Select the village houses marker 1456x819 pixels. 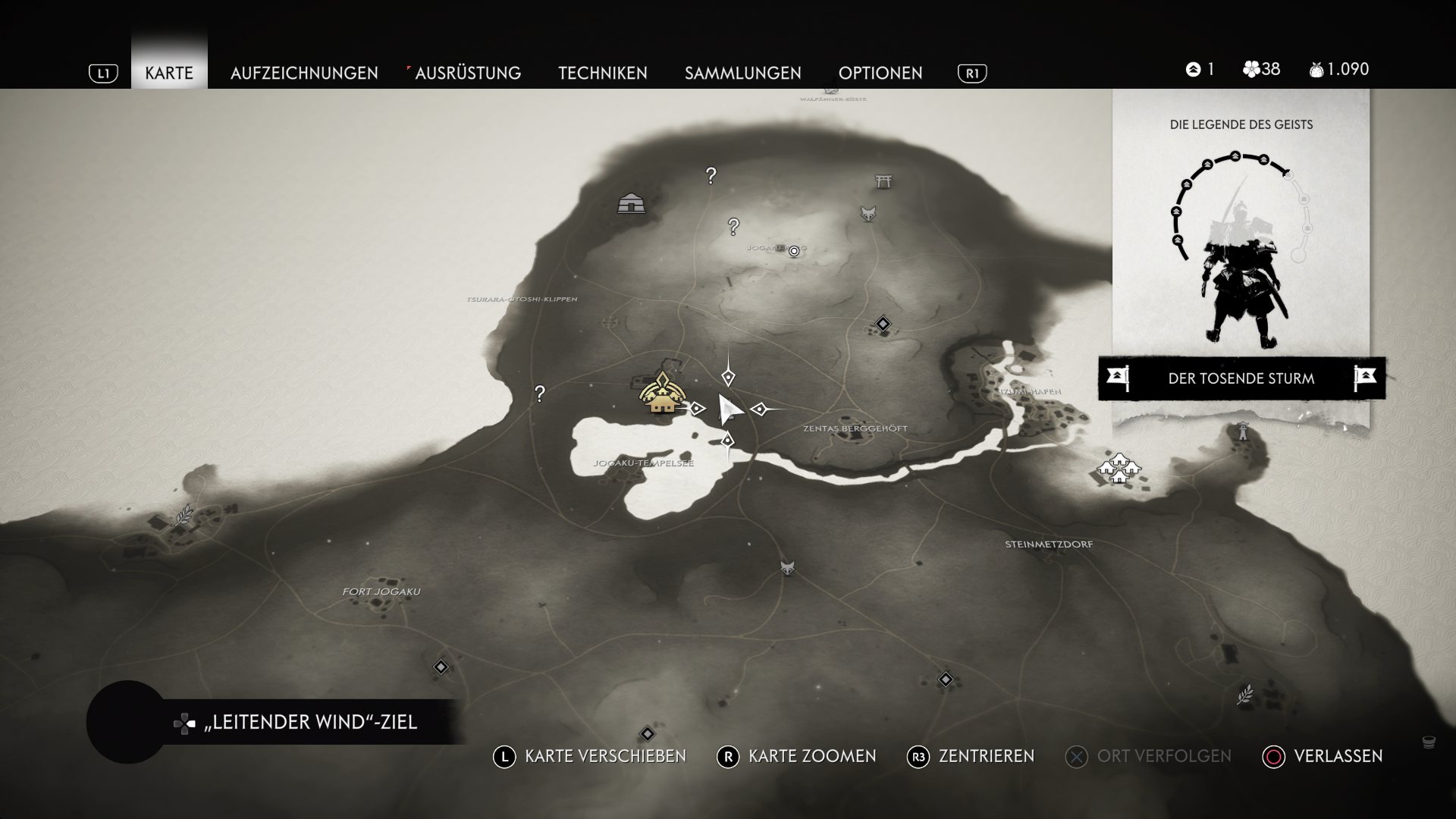point(1119,466)
